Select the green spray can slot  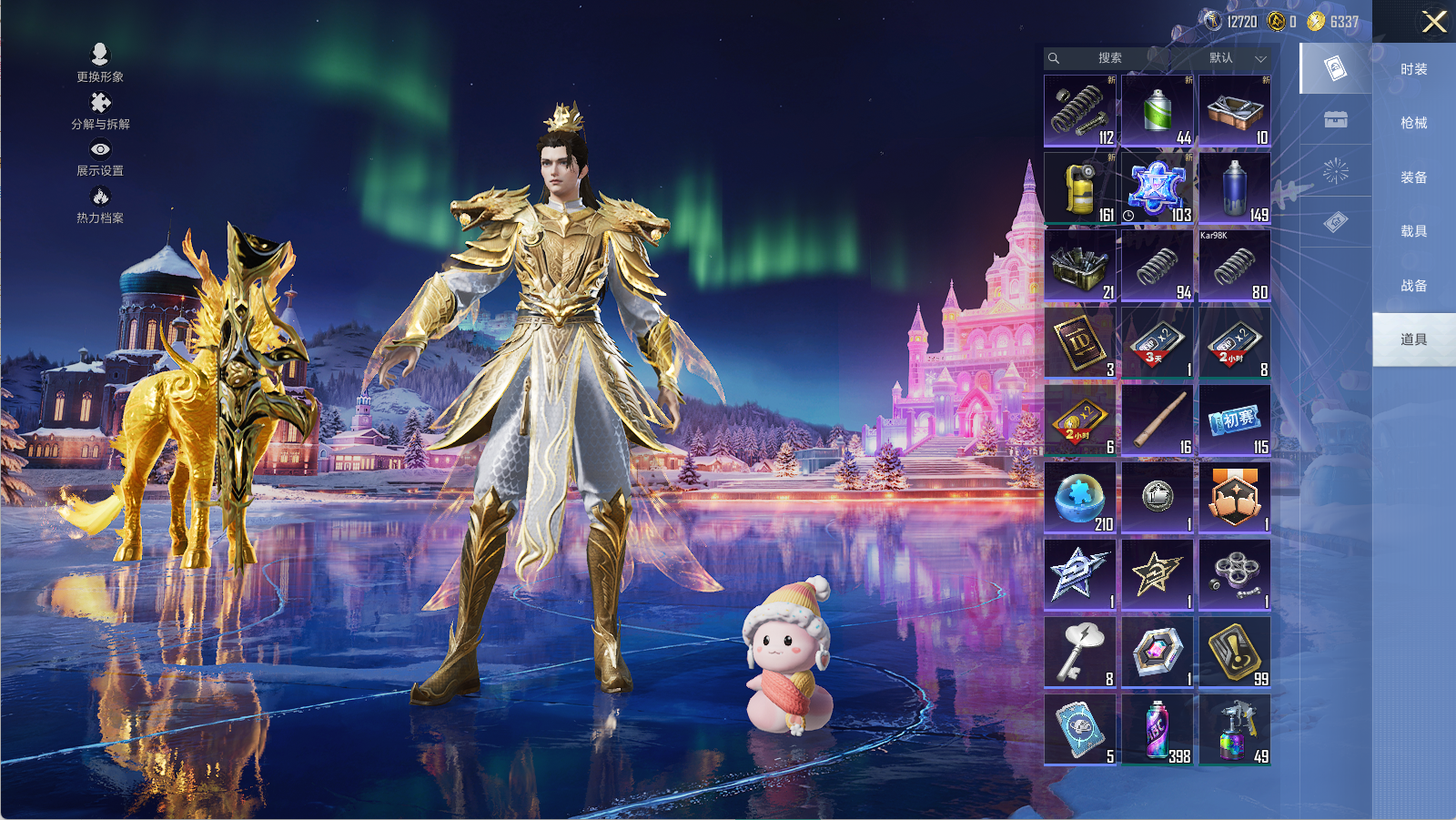point(1158,110)
